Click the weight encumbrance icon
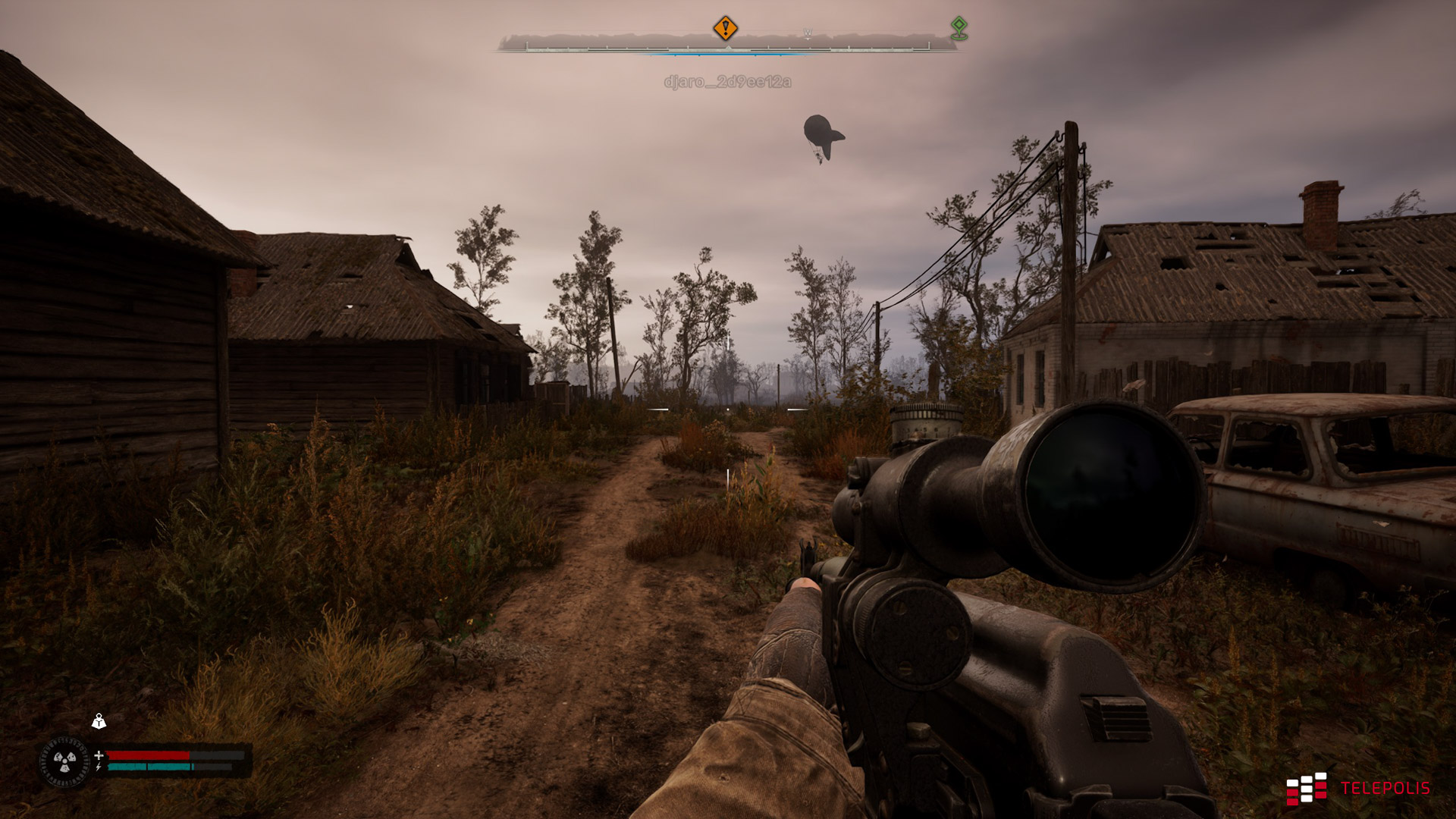The image size is (1456, 819). click(99, 721)
